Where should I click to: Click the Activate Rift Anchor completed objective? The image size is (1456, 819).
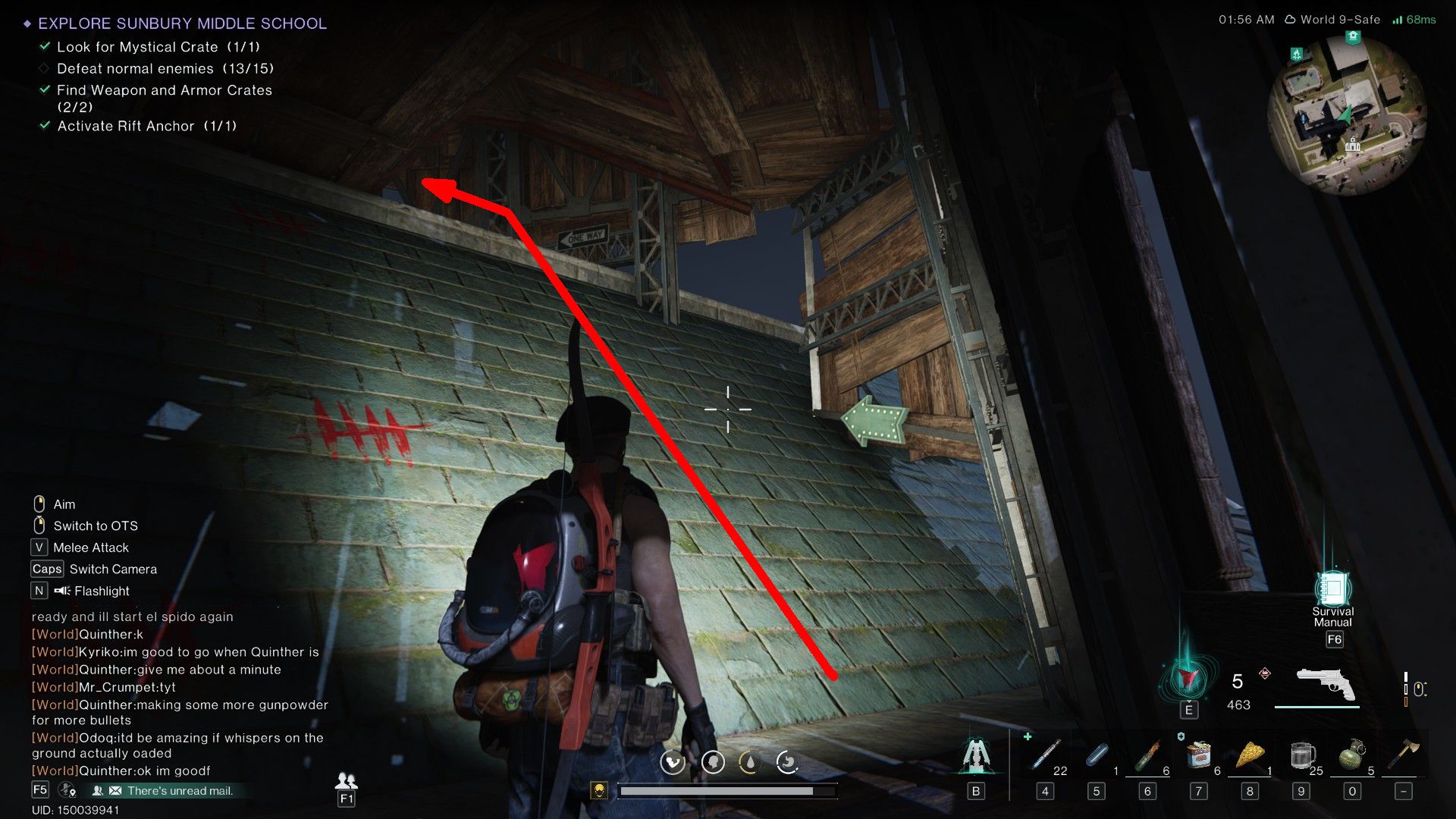coord(146,126)
